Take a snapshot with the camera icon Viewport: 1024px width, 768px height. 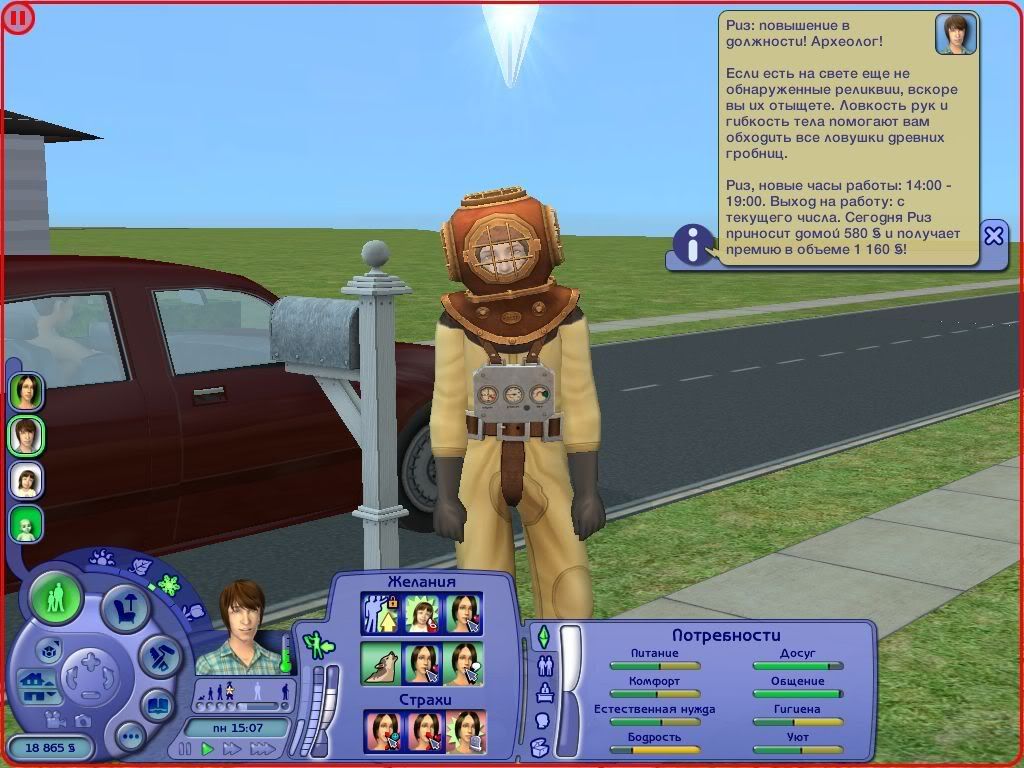click(82, 718)
